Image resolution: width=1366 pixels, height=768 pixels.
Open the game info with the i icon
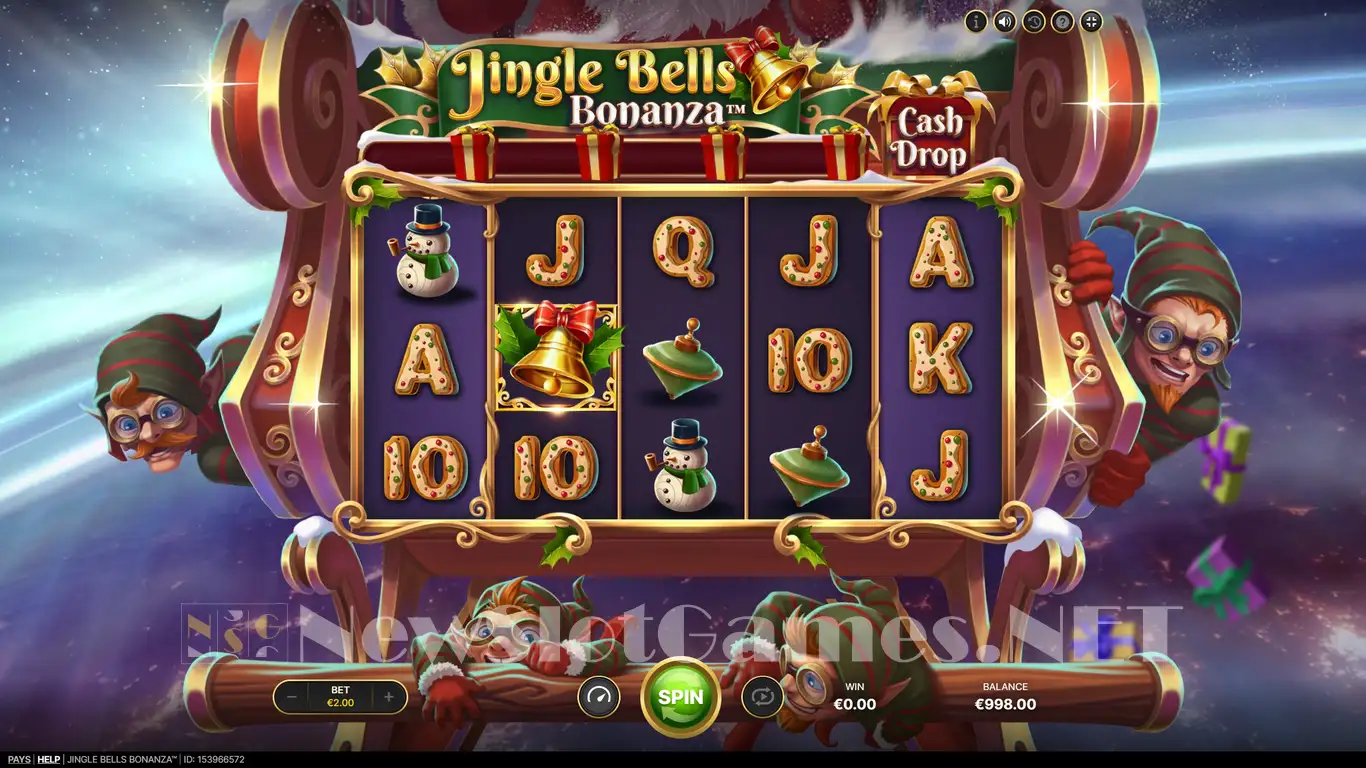point(976,21)
